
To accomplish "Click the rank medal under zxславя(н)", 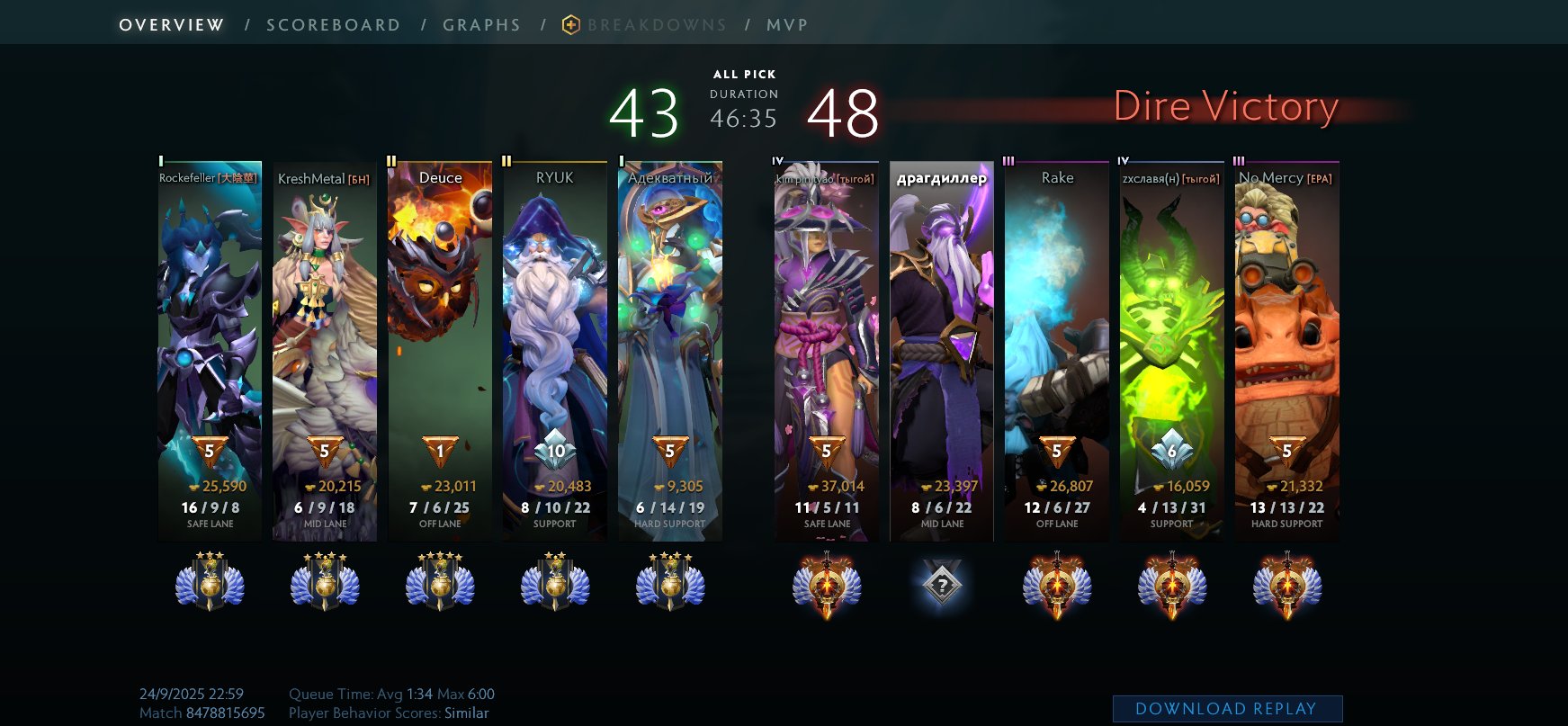I will [x=1169, y=583].
